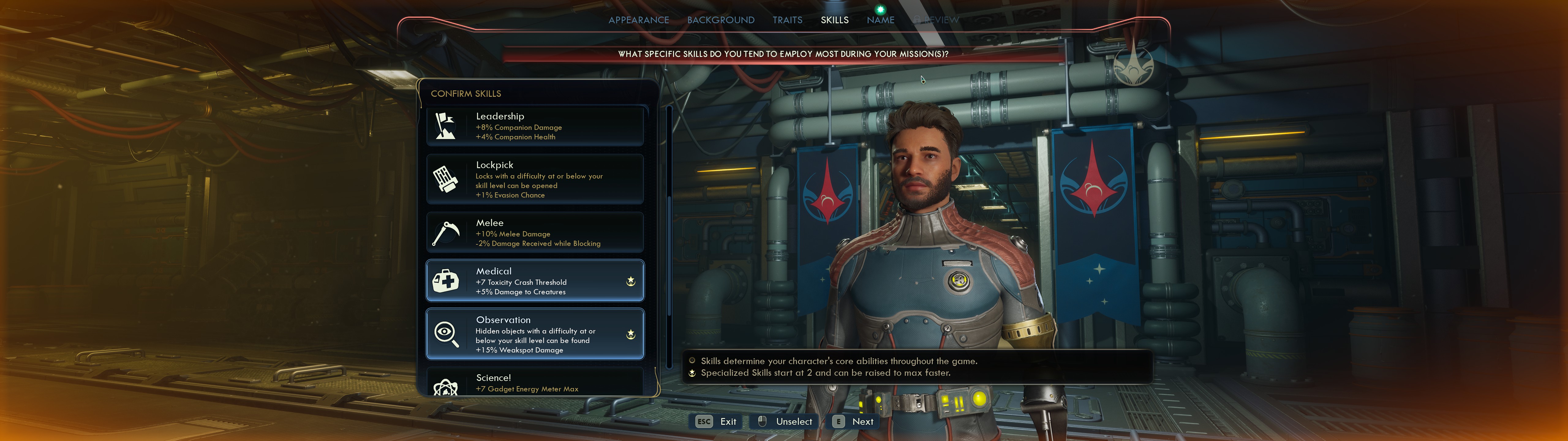Exit character creation
This screenshot has width=1568, height=441.
(716, 421)
